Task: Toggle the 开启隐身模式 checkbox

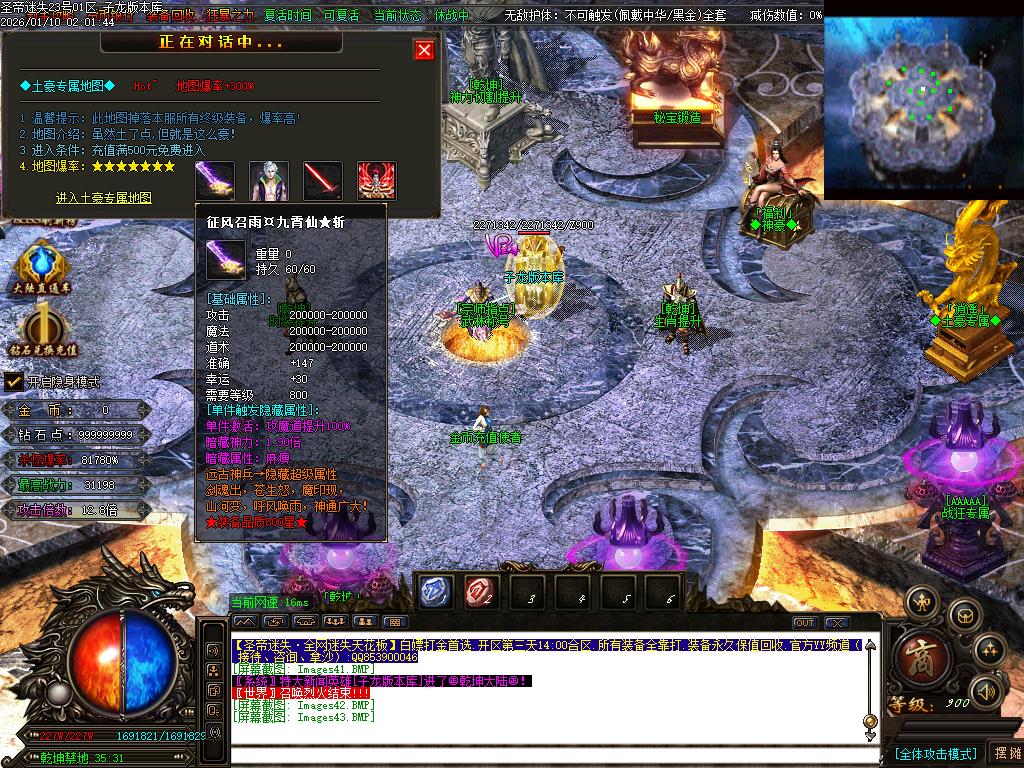Action: click(x=14, y=381)
